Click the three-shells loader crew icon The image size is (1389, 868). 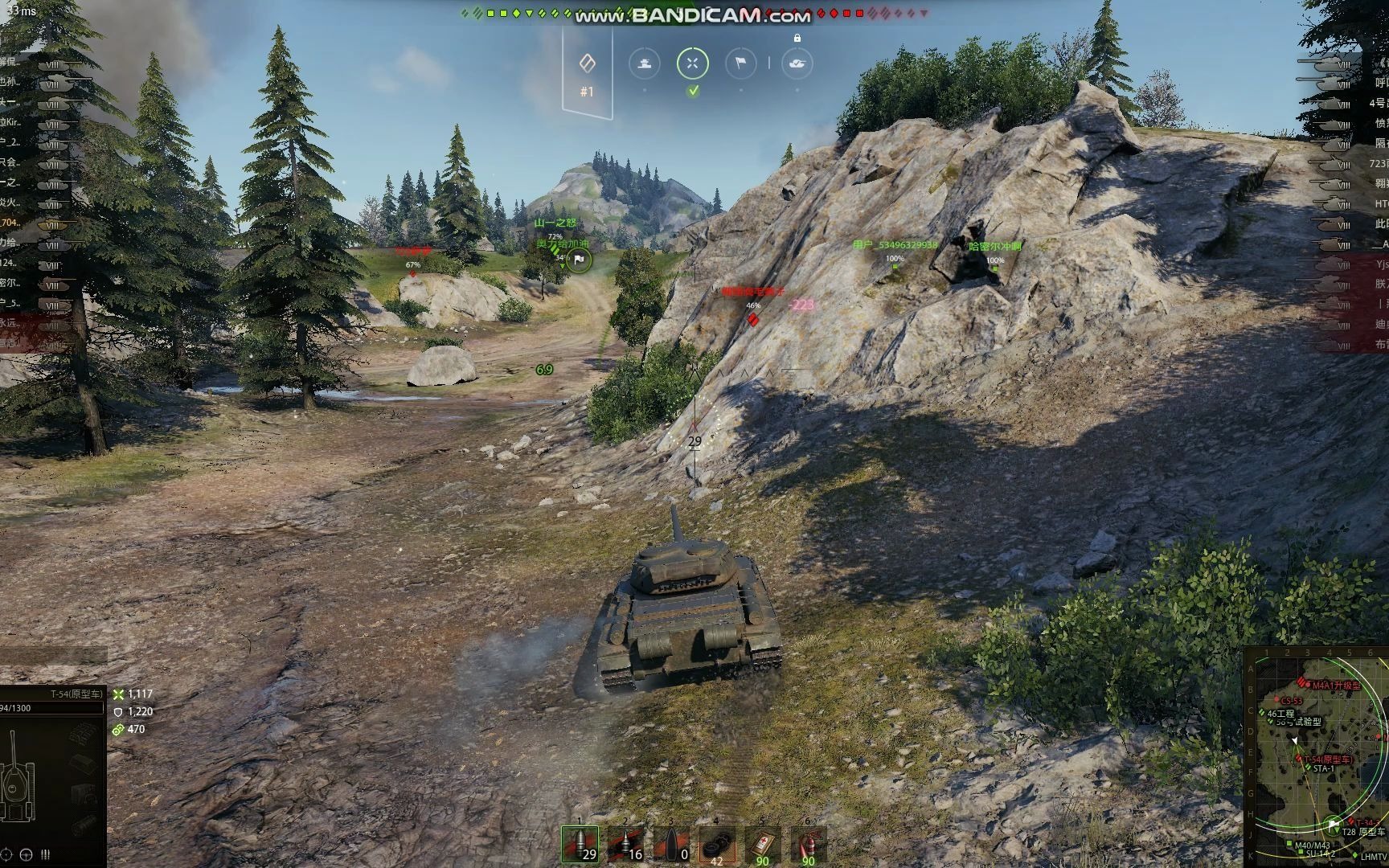pos(45,854)
